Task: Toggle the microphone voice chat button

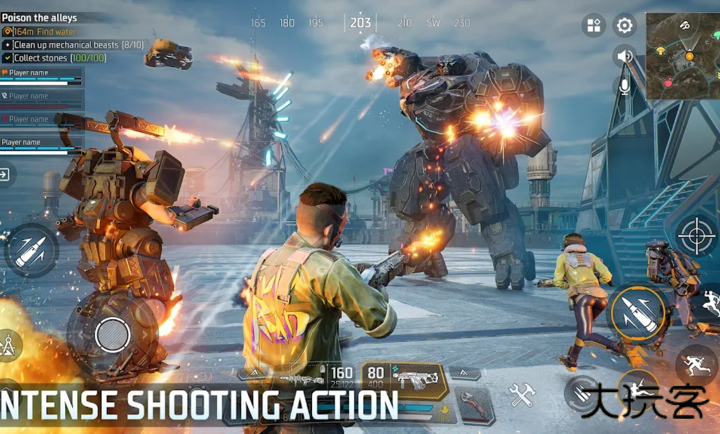Action: pos(625,85)
